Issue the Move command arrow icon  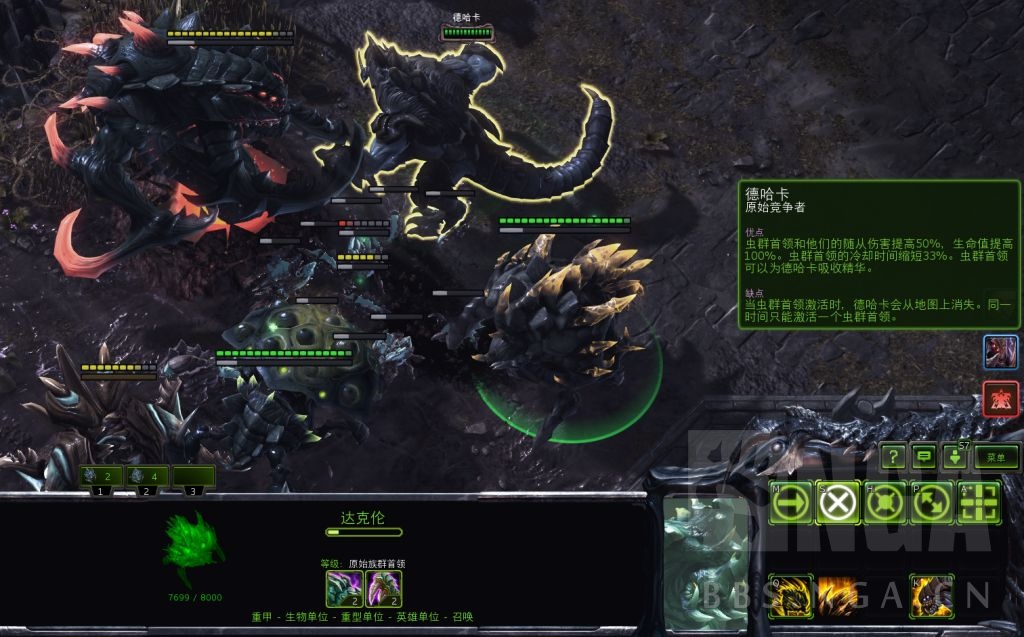tap(790, 503)
